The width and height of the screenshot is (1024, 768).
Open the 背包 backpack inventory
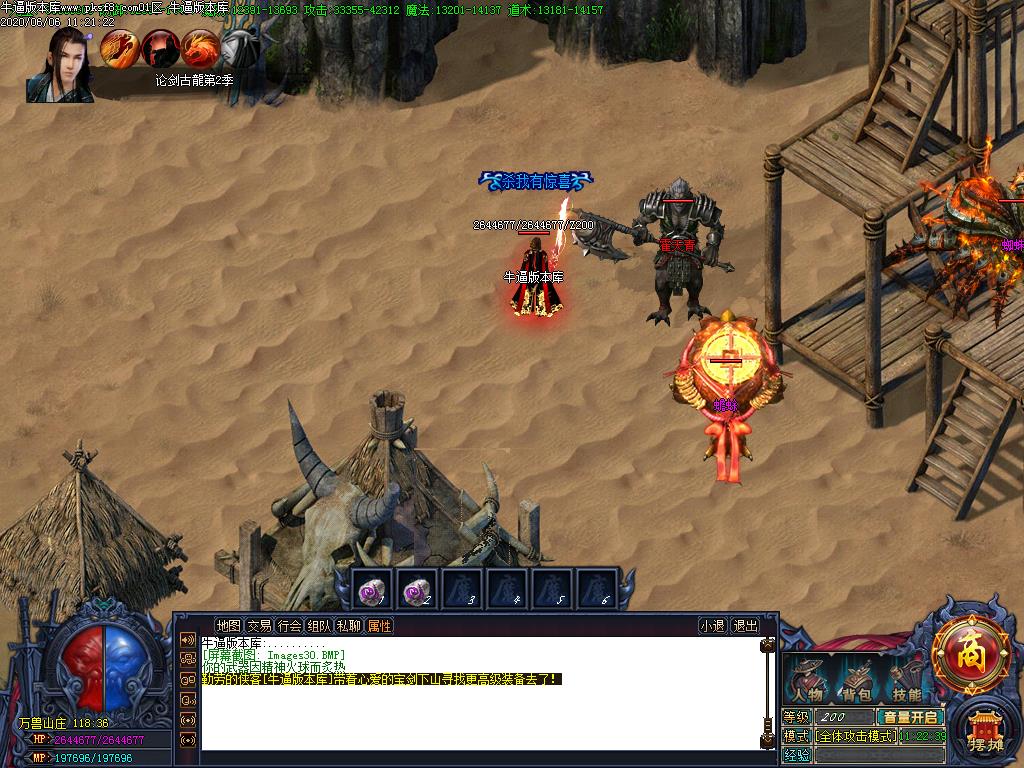pyautogui.click(x=856, y=682)
